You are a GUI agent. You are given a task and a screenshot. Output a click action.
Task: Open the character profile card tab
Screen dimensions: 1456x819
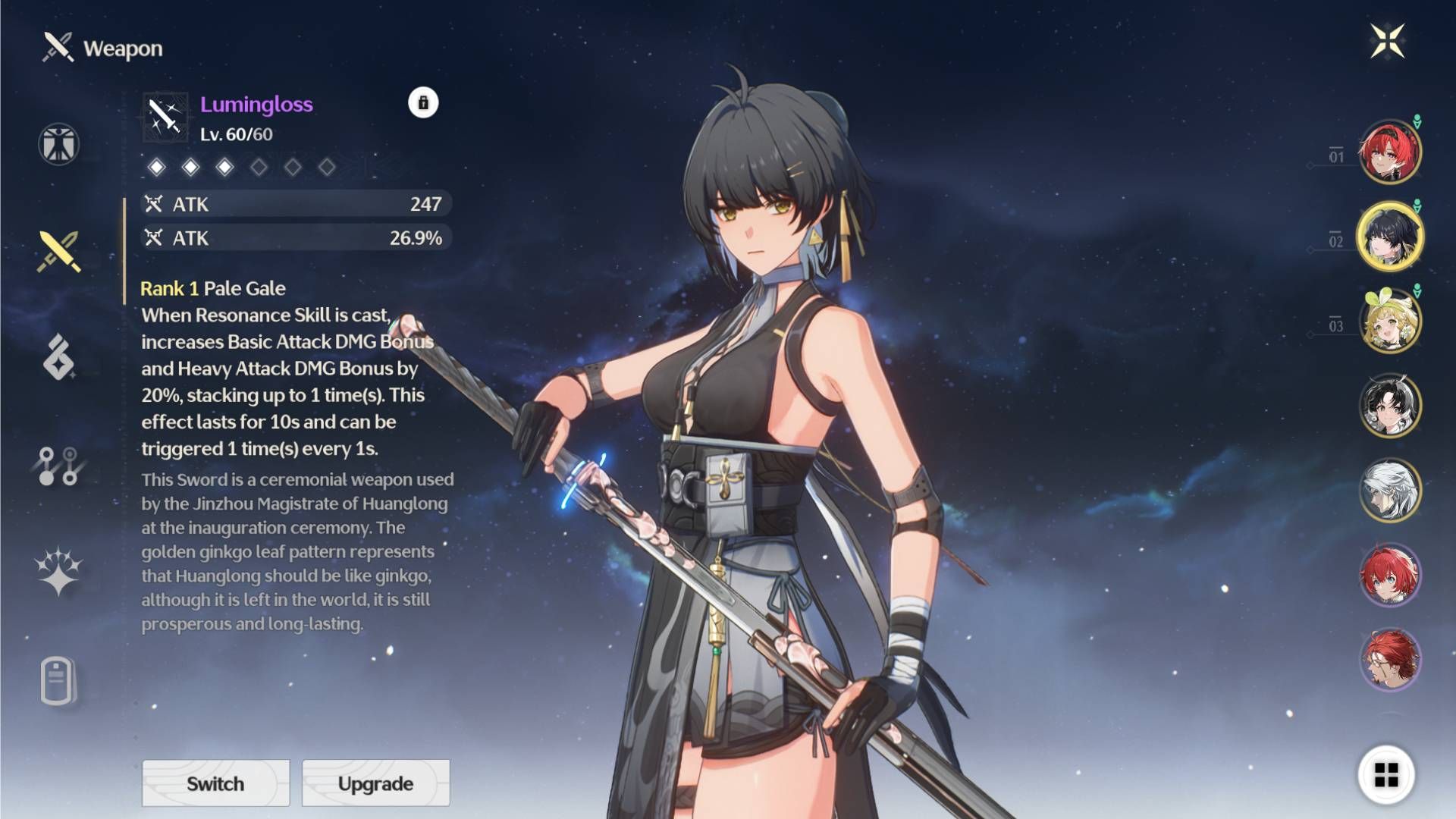[58, 680]
